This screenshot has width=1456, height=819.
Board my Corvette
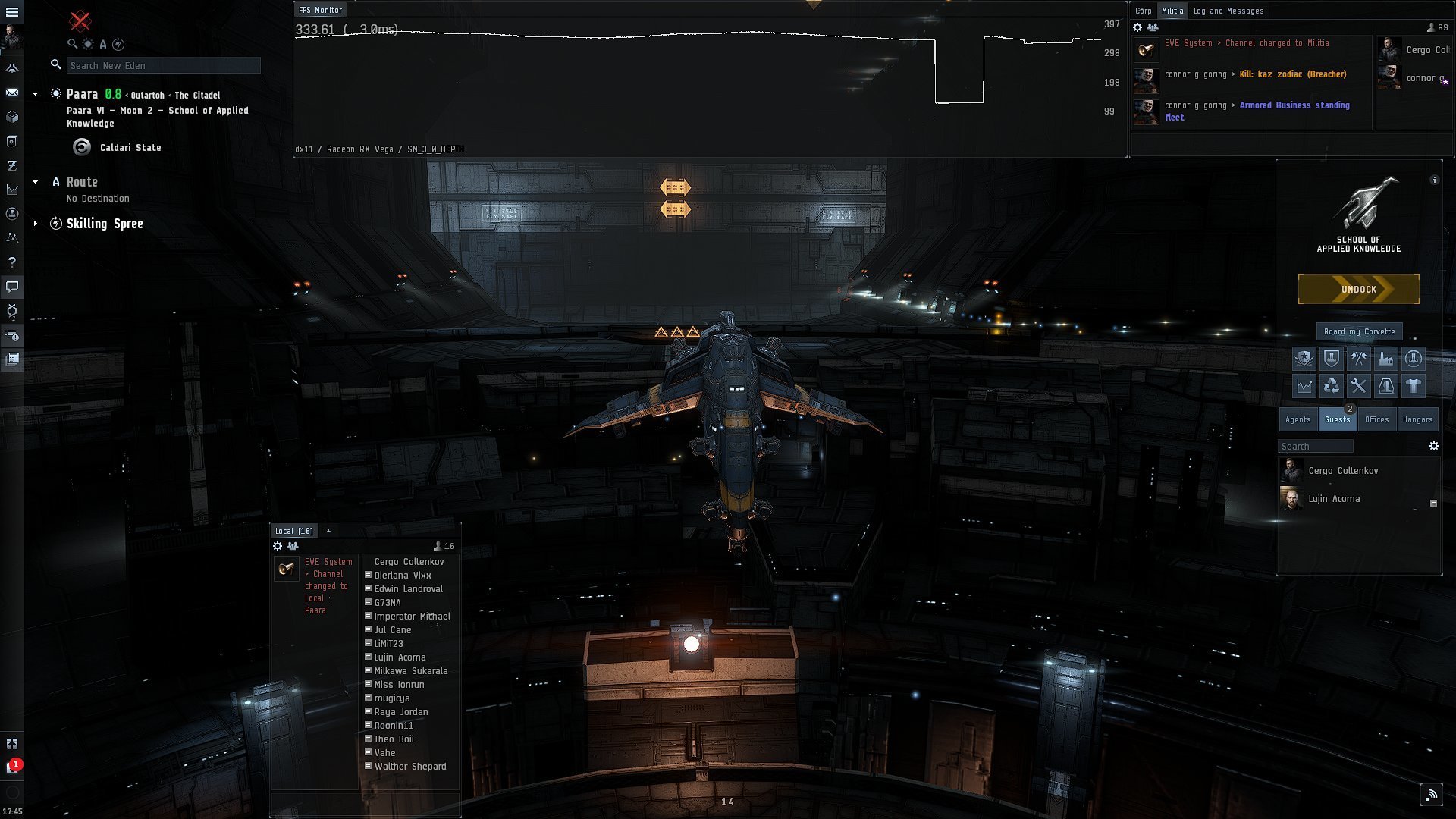(x=1359, y=331)
